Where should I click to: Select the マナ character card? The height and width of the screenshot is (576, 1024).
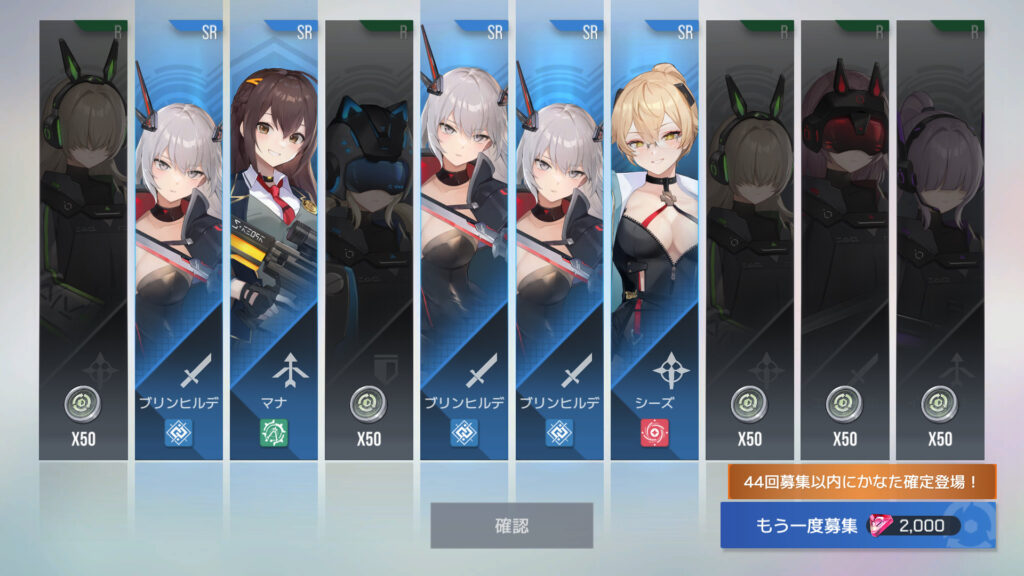click(273, 240)
